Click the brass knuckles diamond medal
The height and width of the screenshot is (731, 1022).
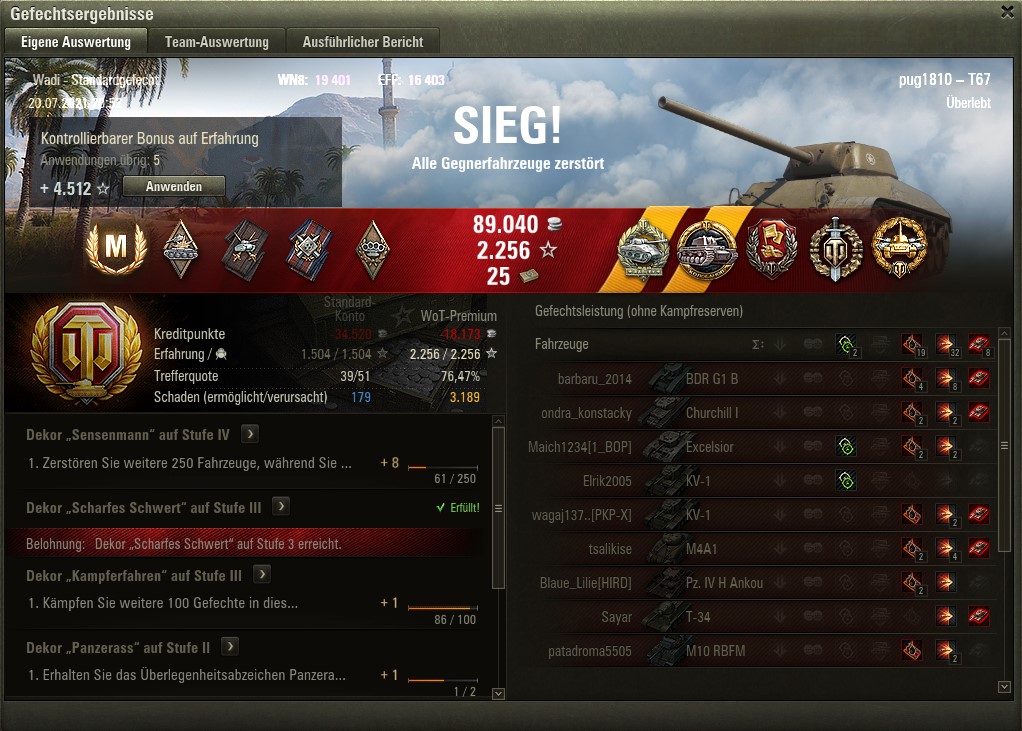click(373, 248)
